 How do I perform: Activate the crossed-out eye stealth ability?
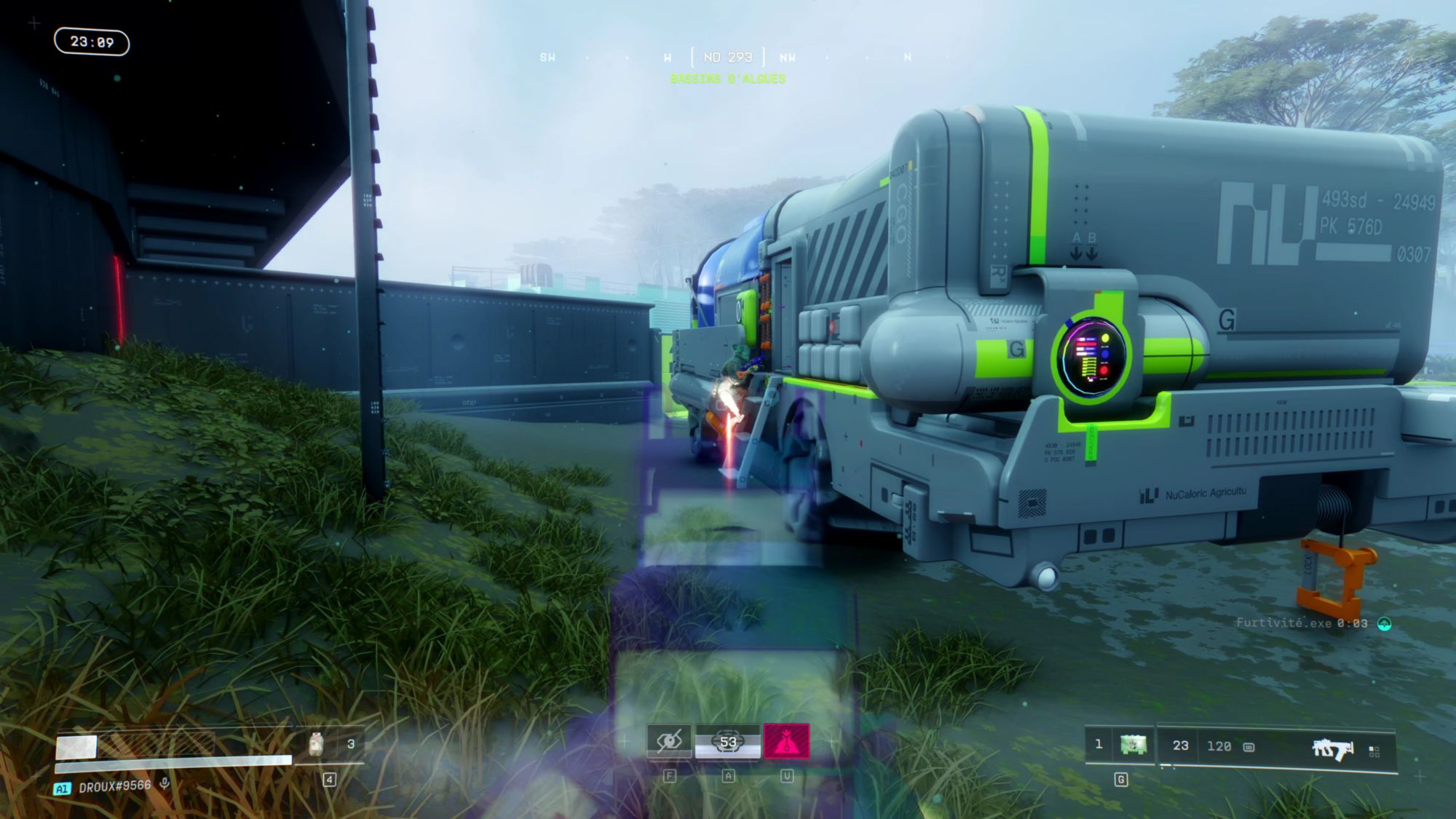tap(669, 741)
